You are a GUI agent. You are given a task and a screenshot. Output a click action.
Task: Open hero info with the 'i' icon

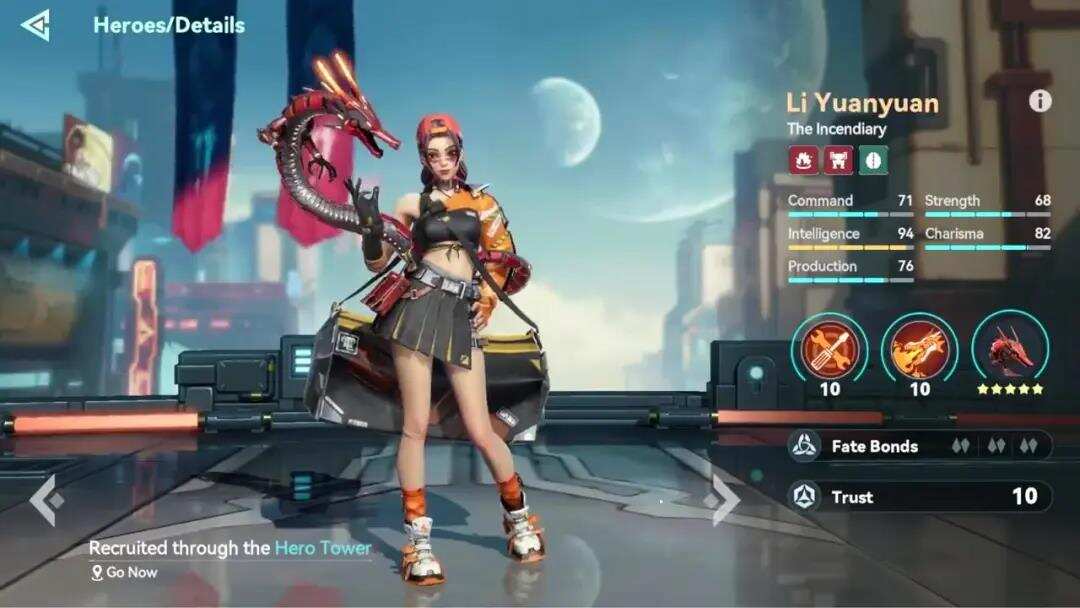[1040, 101]
